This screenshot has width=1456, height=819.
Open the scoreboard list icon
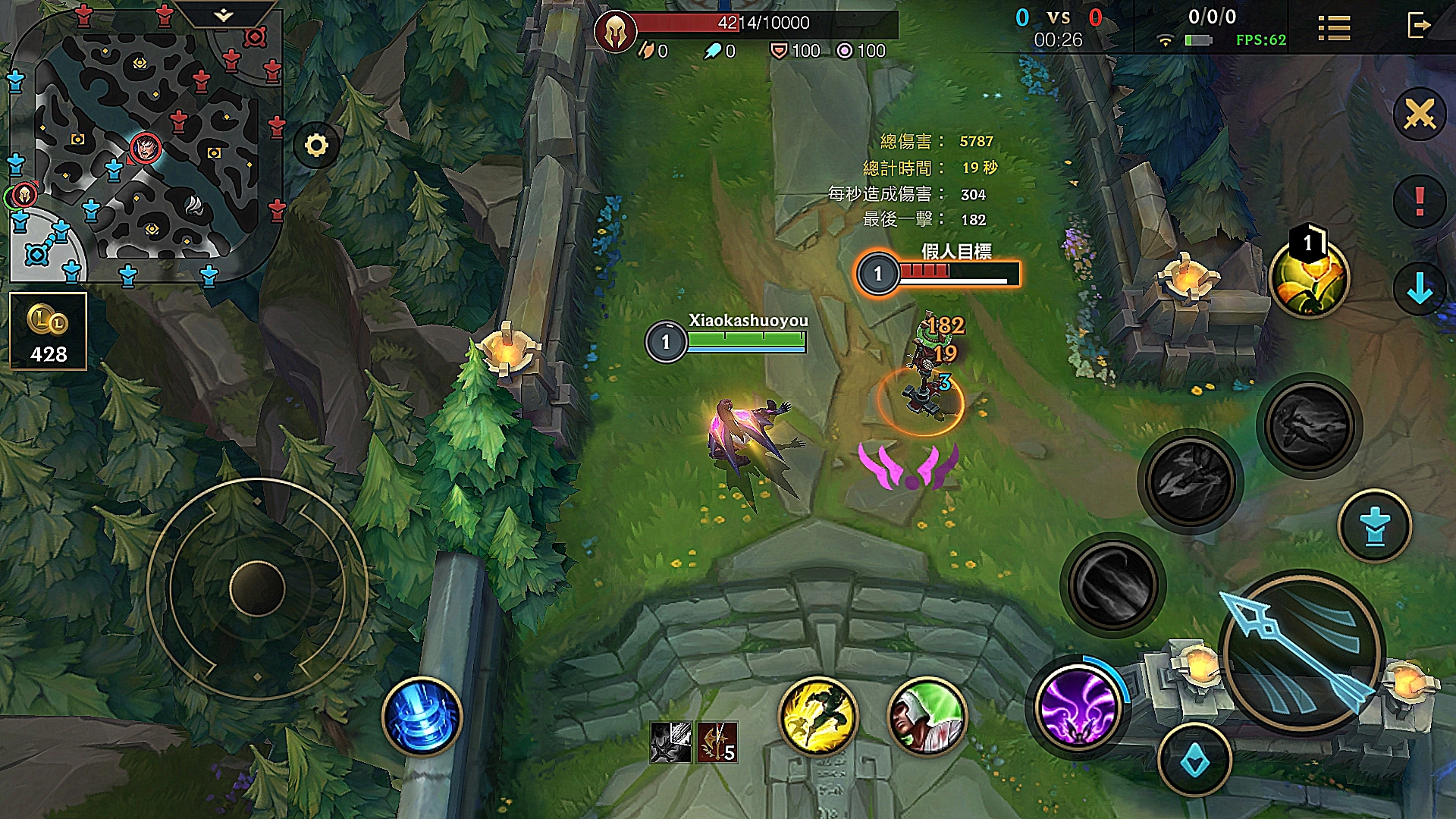tap(1334, 28)
